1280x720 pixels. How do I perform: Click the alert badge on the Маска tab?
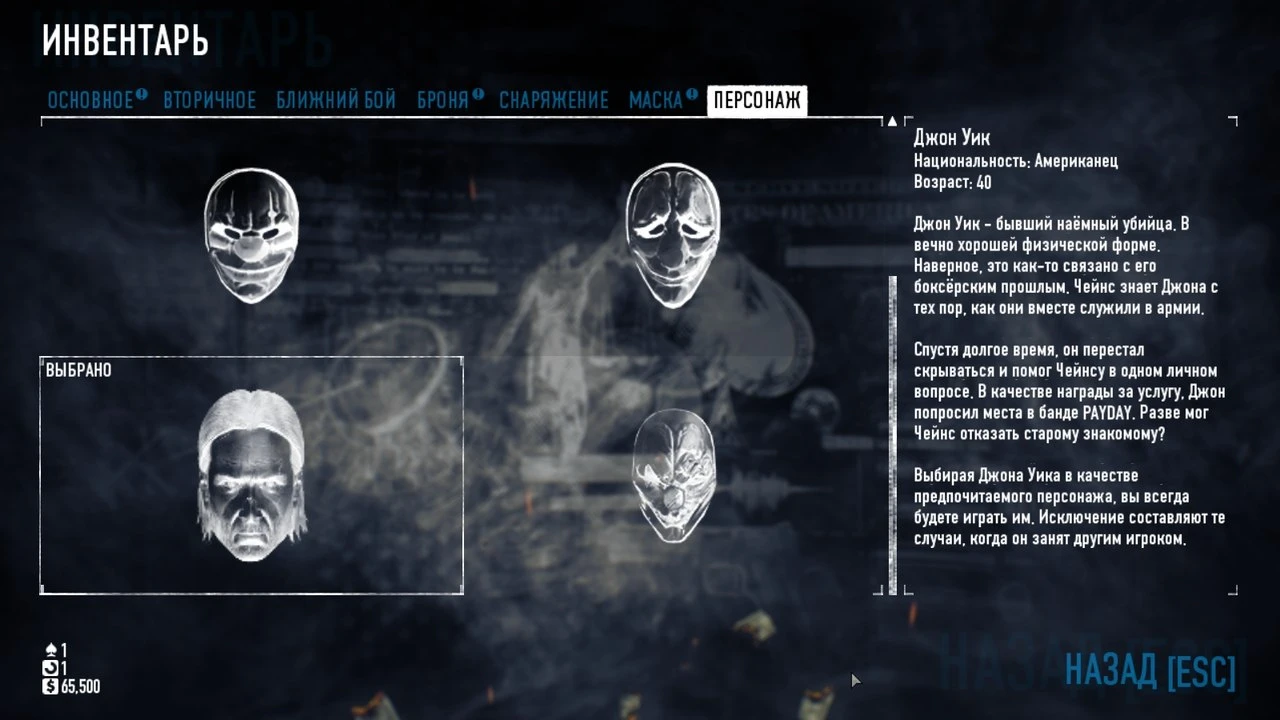pos(690,93)
